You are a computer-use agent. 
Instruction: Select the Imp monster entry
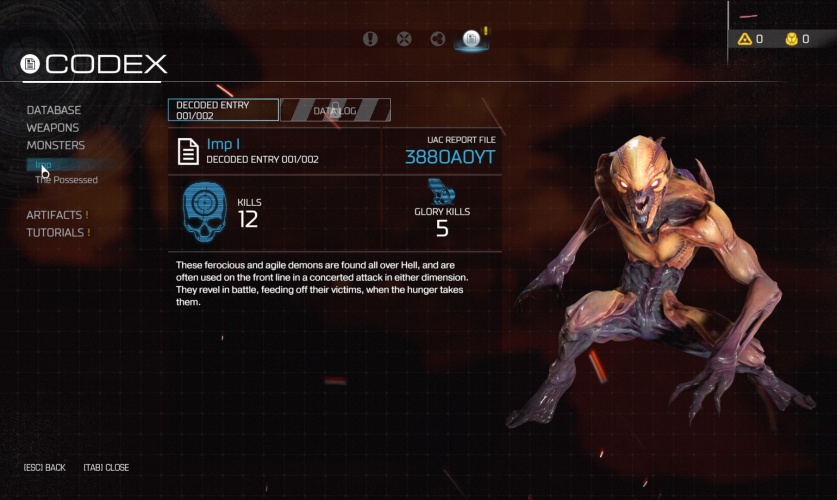45,165
